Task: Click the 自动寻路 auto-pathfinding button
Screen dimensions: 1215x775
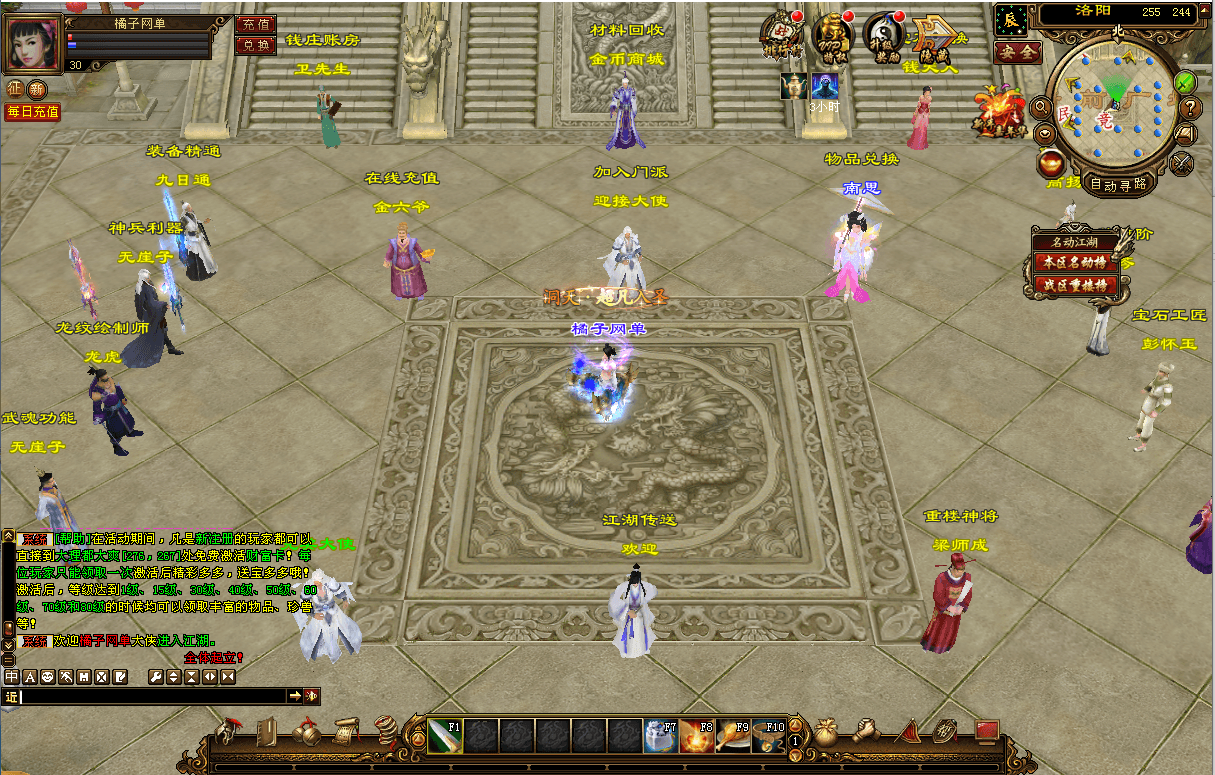Action: pos(1118,184)
